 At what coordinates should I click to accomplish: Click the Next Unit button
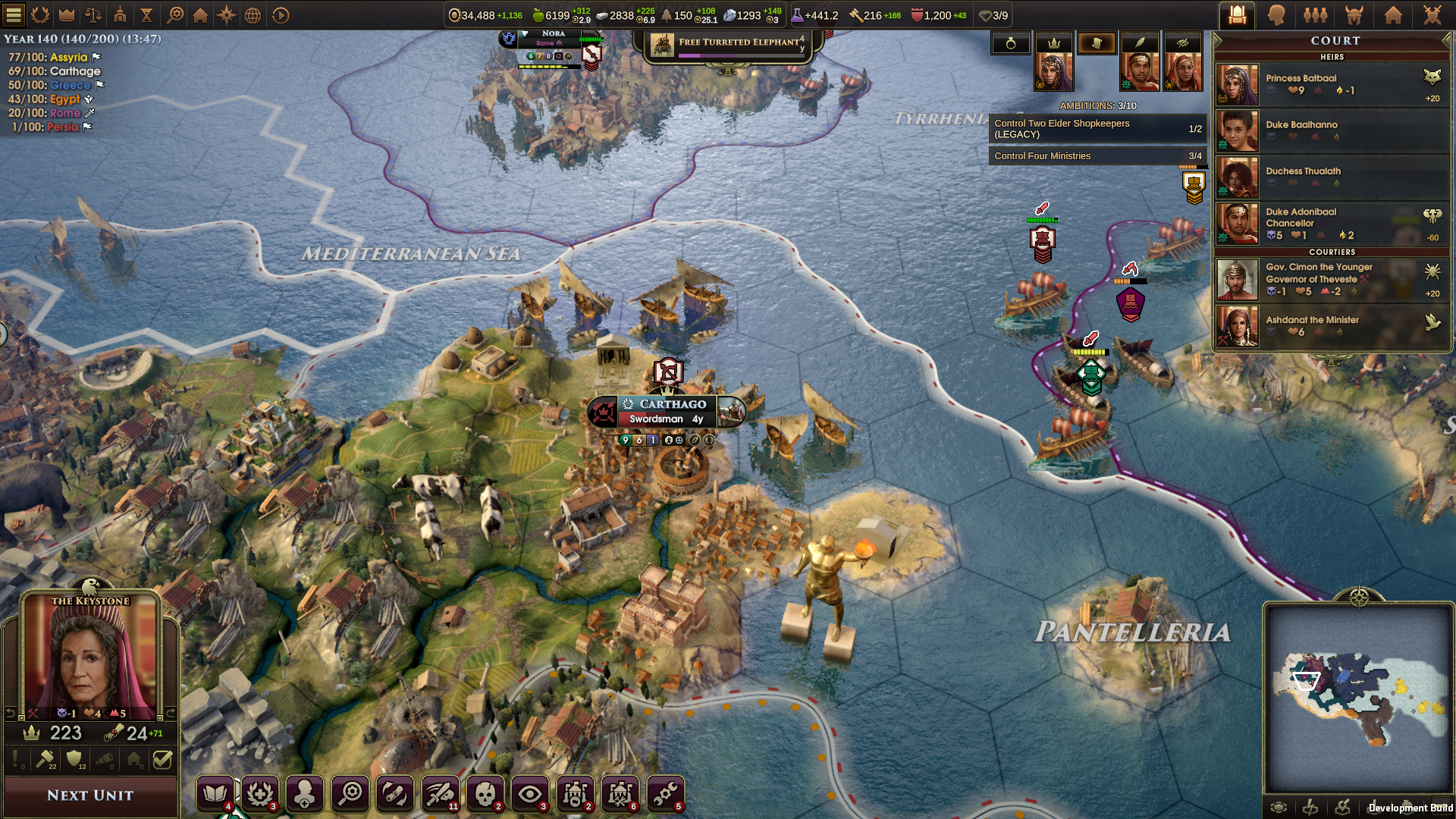[x=90, y=795]
